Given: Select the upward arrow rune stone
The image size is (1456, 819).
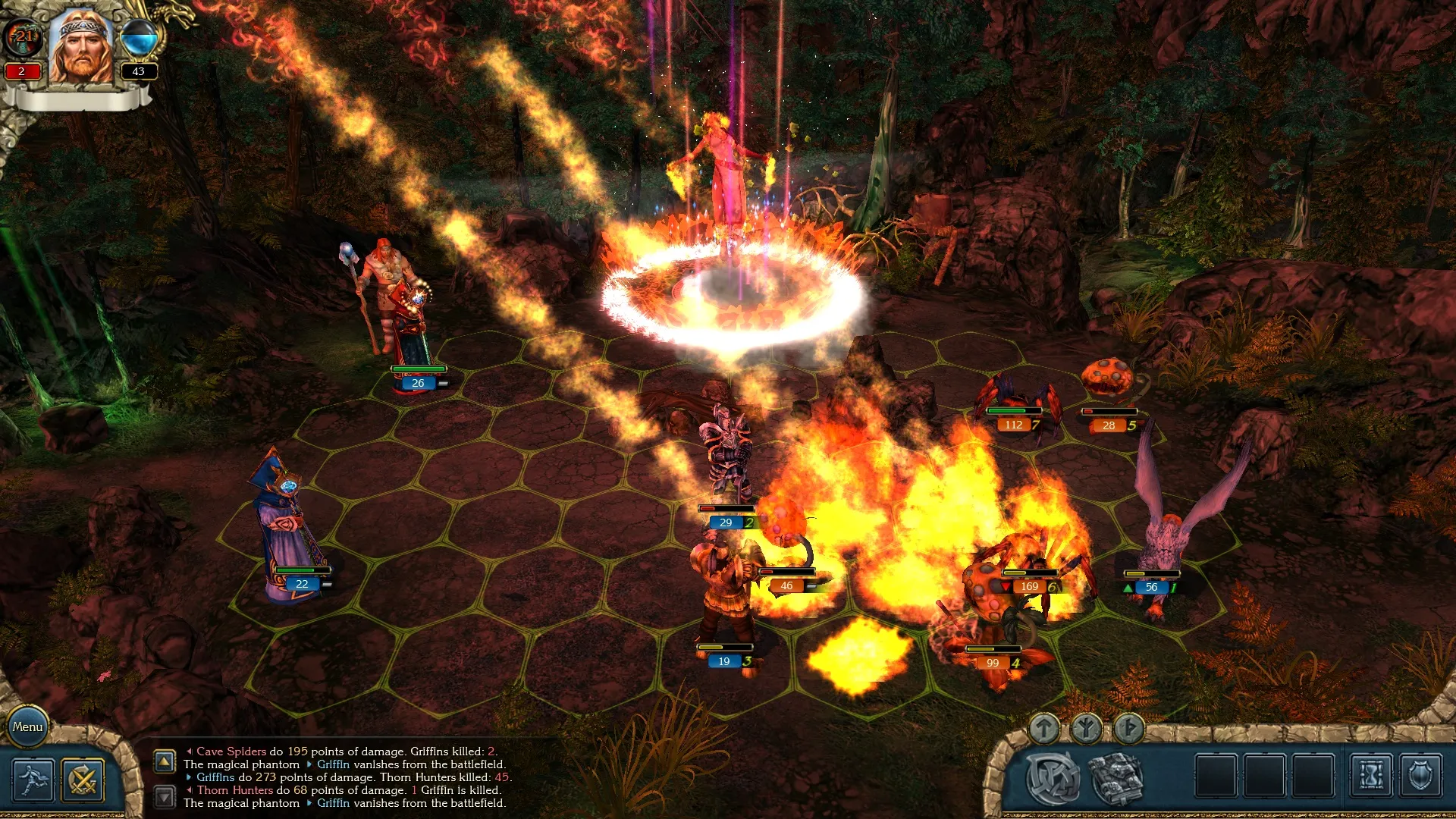Looking at the screenshot, I should tap(1044, 729).
